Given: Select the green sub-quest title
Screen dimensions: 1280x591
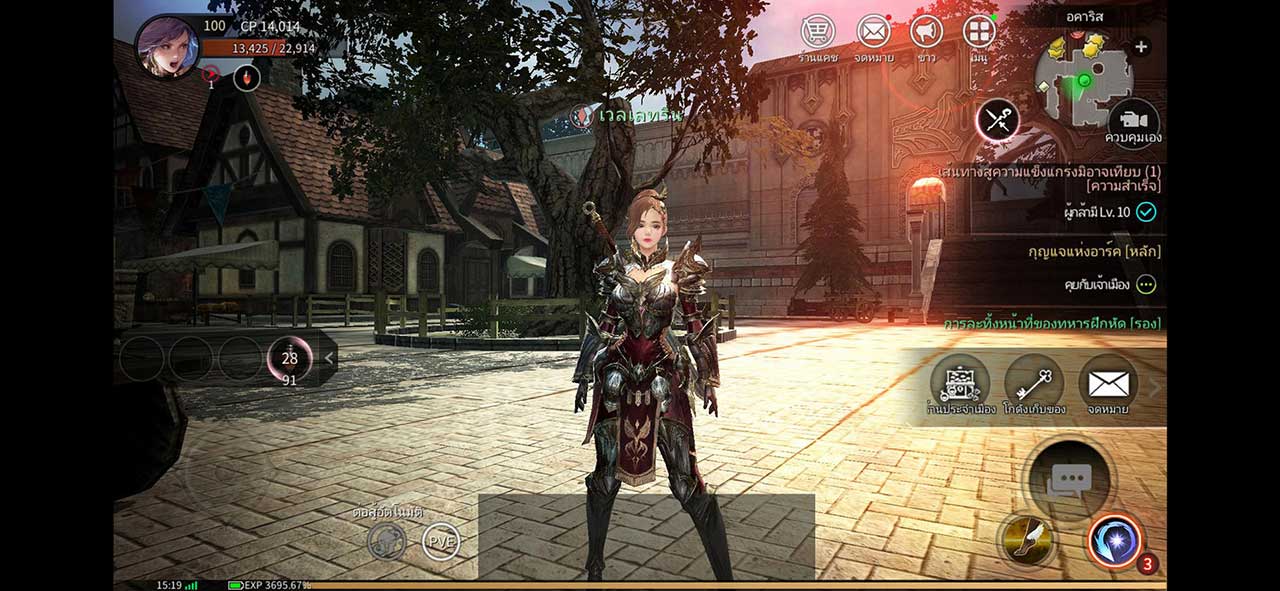Looking at the screenshot, I should pos(1052,323).
